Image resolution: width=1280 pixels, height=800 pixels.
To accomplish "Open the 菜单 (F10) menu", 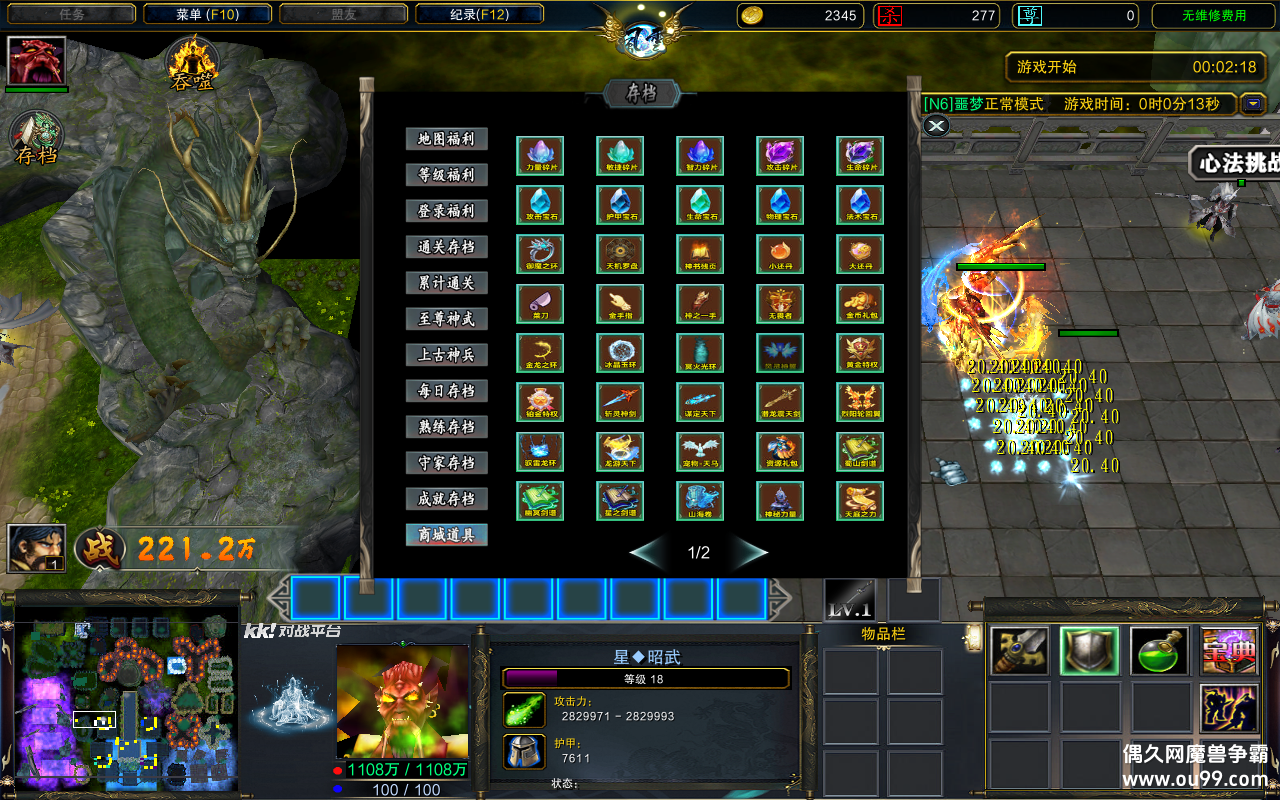I will pyautogui.click(x=207, y=15).
